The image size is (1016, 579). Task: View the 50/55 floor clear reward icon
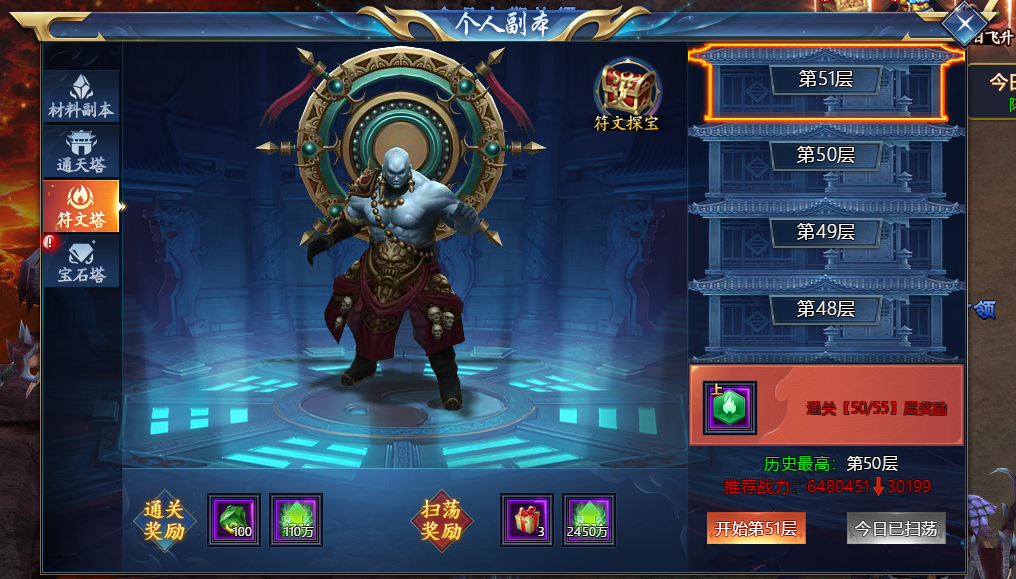pyautogui.click(x=730, y=407)
